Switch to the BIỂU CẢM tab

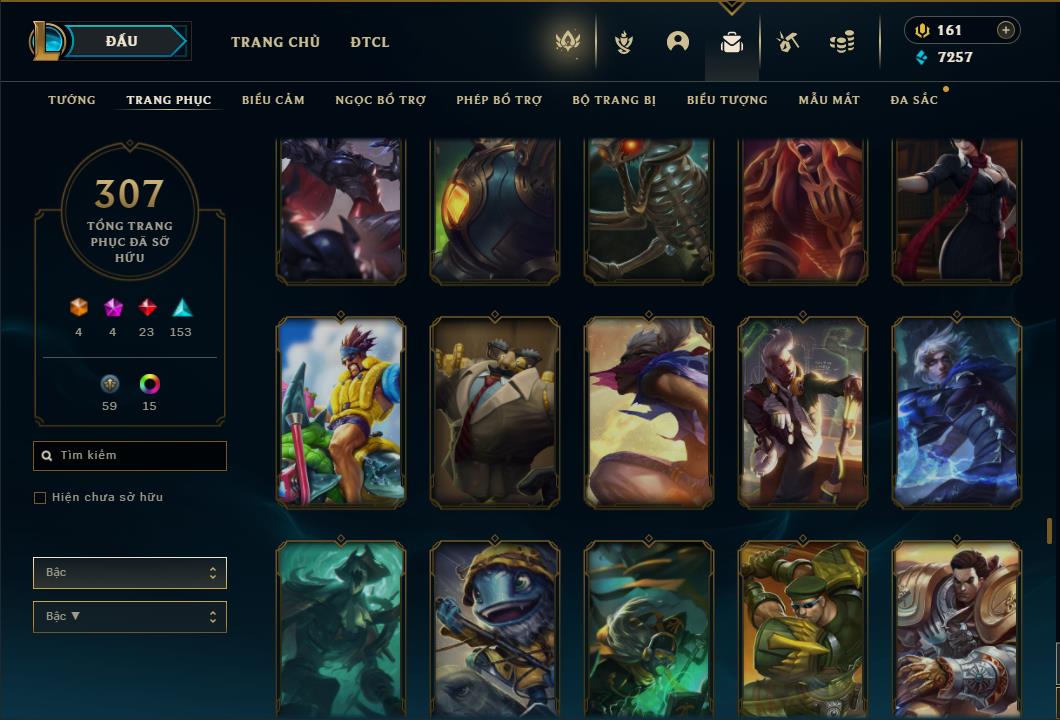273,100
